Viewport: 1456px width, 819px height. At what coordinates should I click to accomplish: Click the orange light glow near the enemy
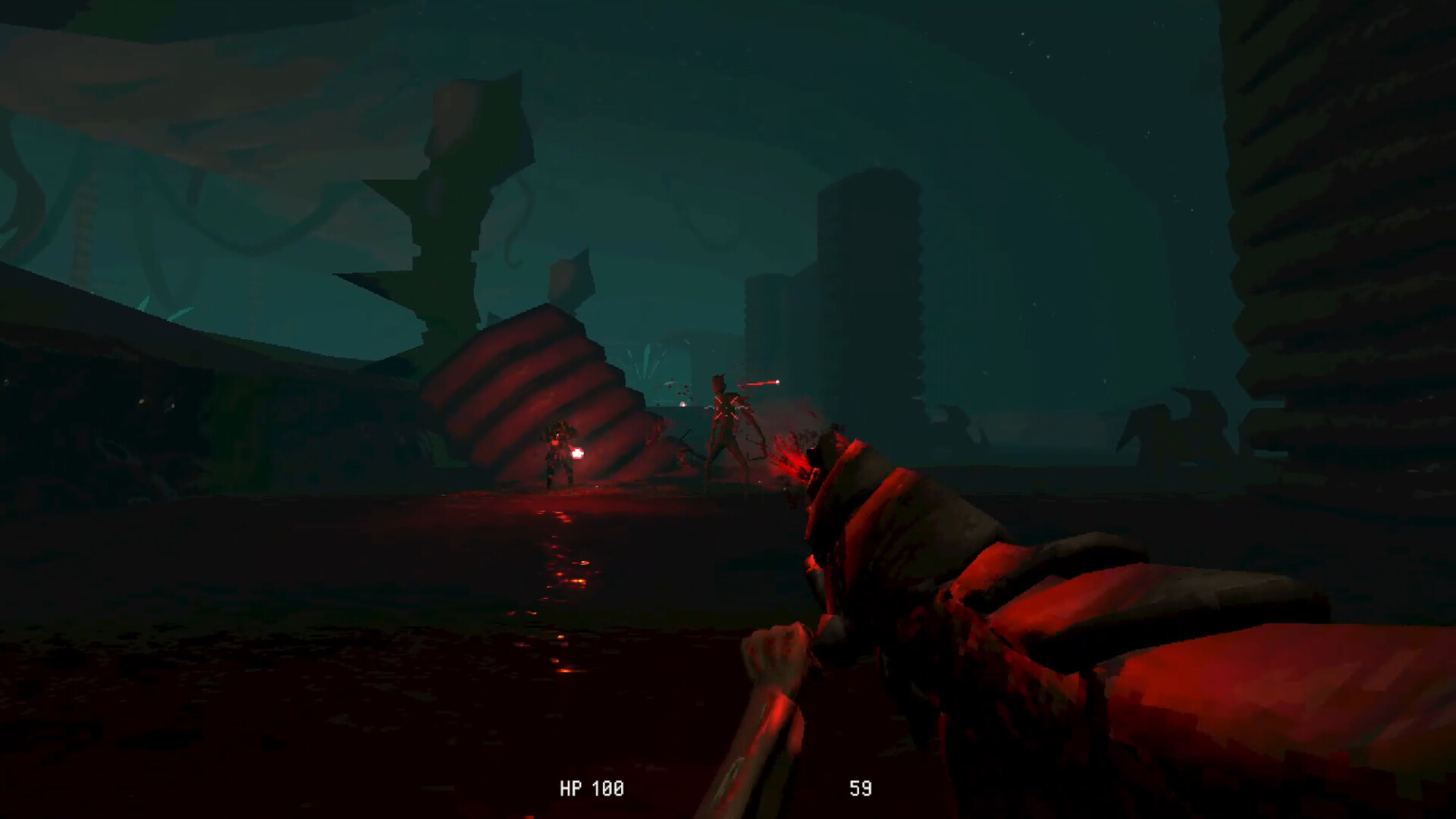pos(578,453)
